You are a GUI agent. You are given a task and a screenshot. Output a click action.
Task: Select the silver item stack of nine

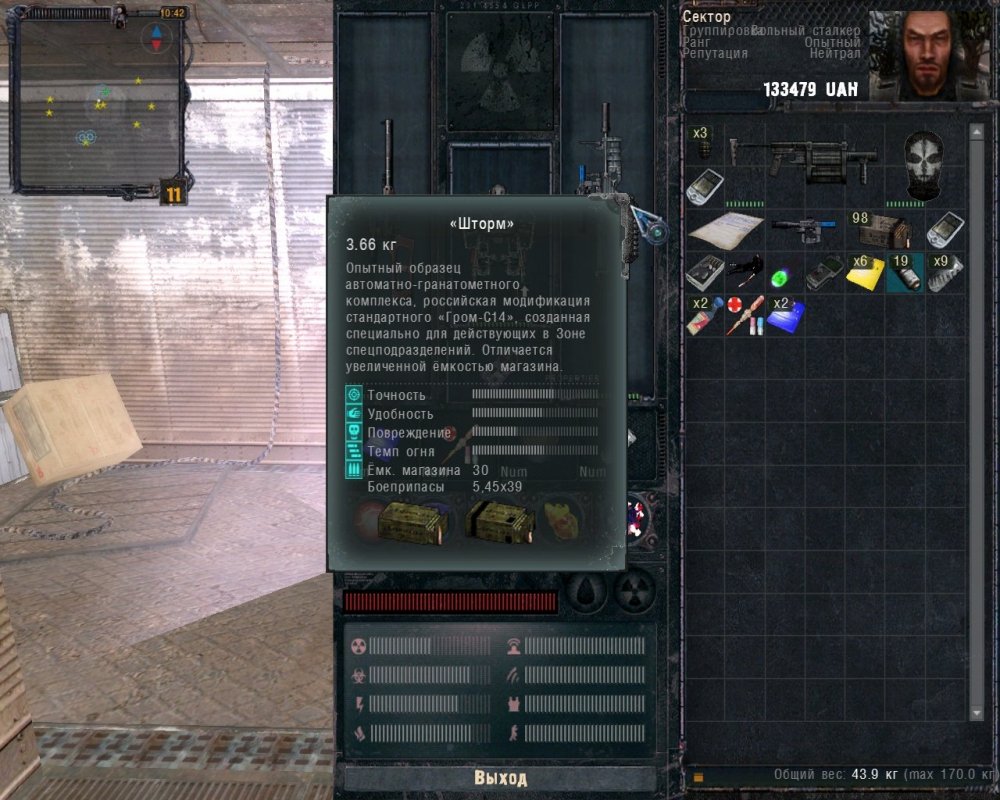(945, 272)
